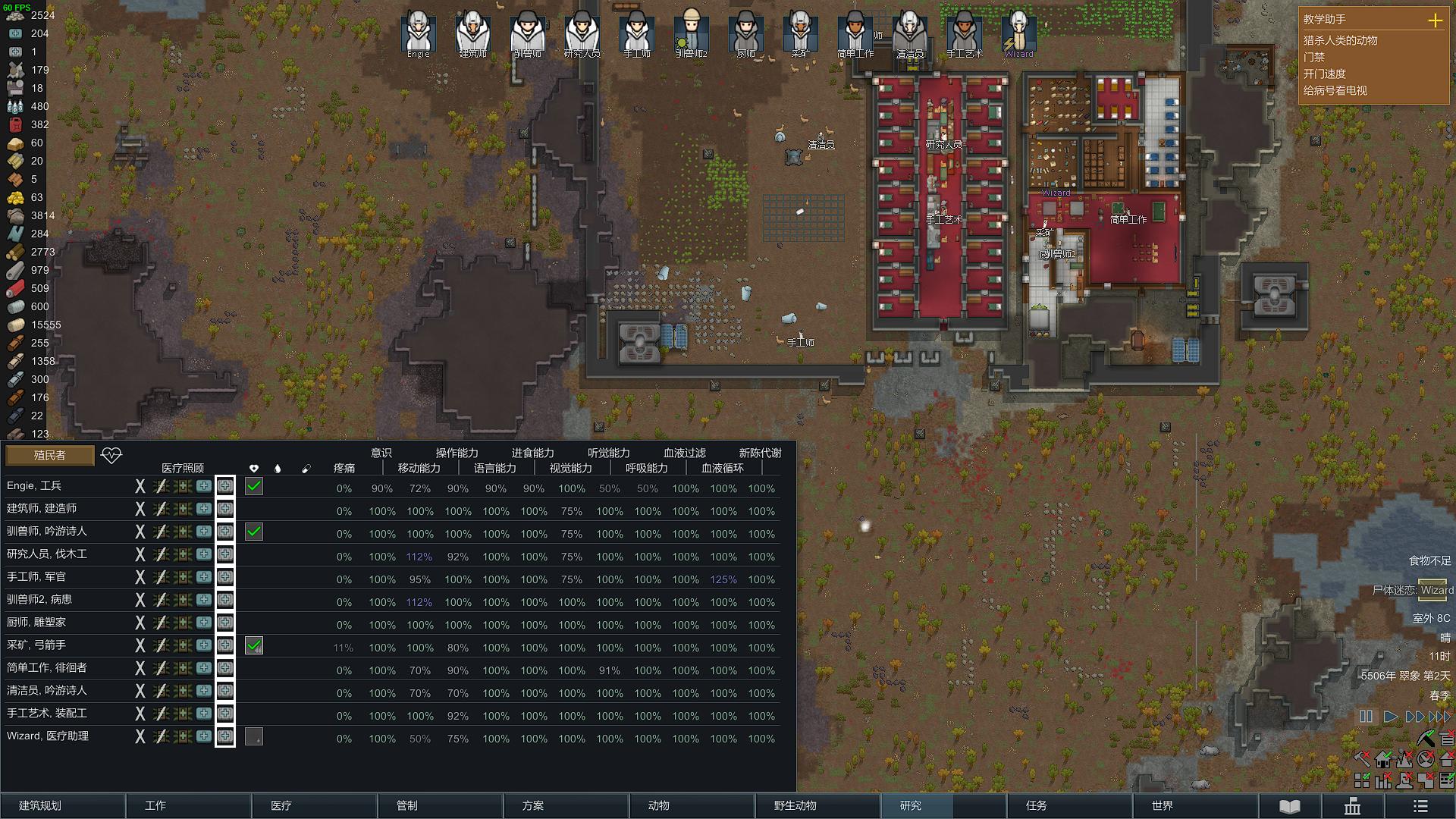The height and width of the screenshot is (819, 1456).
Task: Click the 食物不足 low food alert
Action: point(1429,560)
